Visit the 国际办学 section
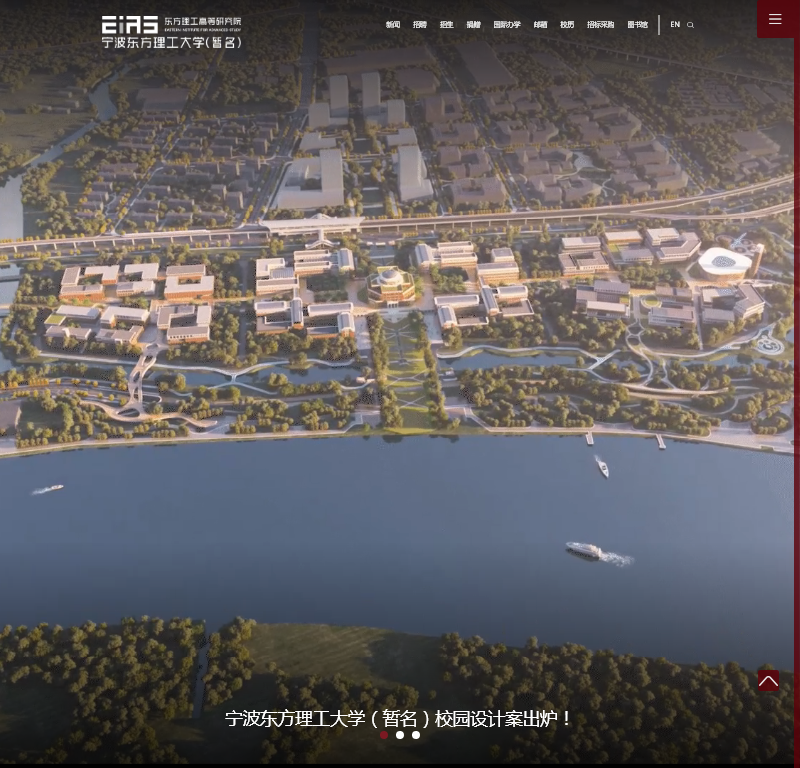800x768 pixels. pos(507,25)
